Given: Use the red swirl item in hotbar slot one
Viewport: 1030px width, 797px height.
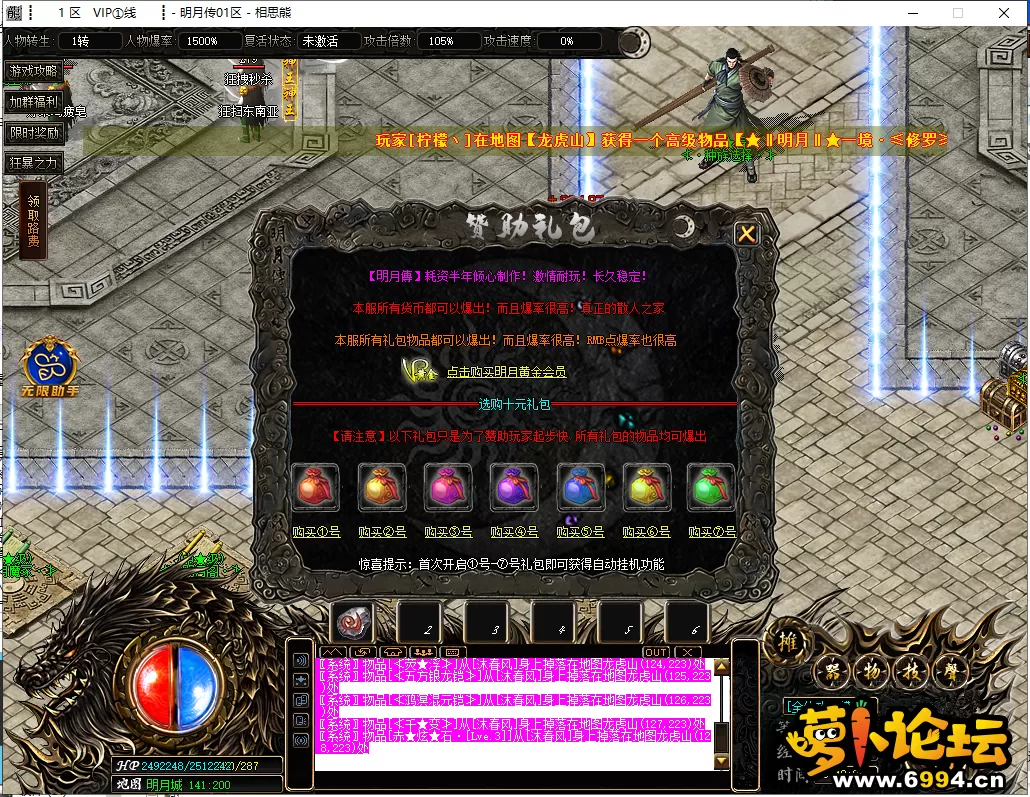Looking at the screenshot, I should (352, 624).
